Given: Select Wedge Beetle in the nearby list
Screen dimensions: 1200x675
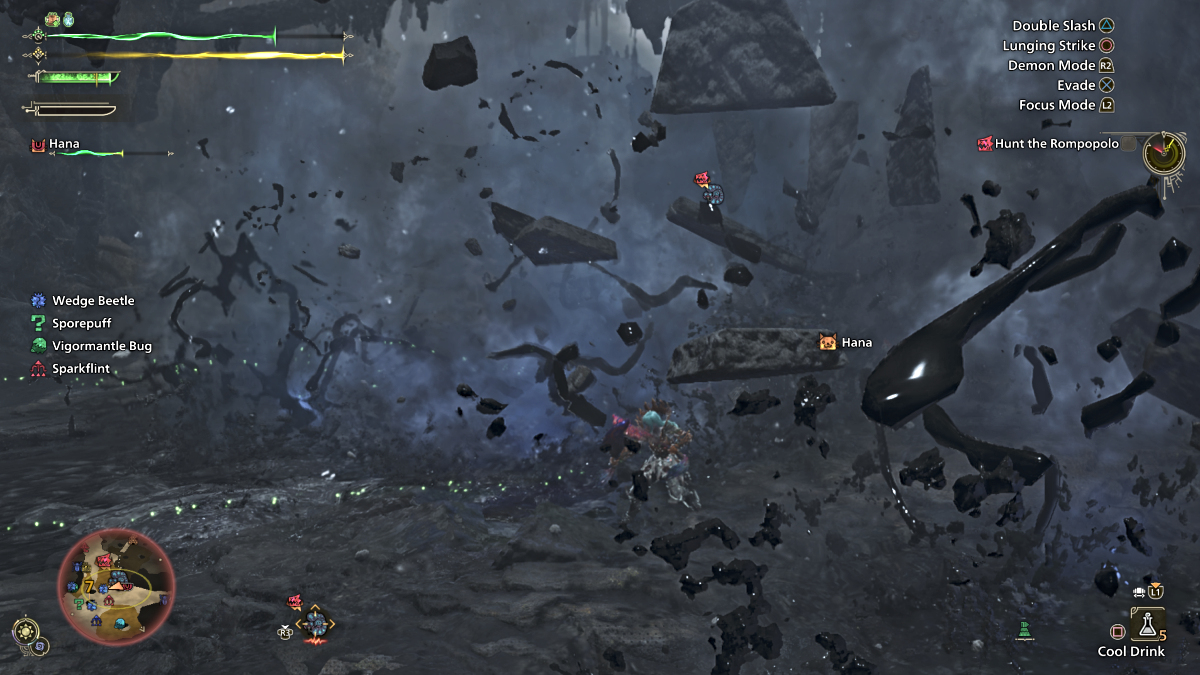Looking at the screenshot, I should (x=93, y=300).
